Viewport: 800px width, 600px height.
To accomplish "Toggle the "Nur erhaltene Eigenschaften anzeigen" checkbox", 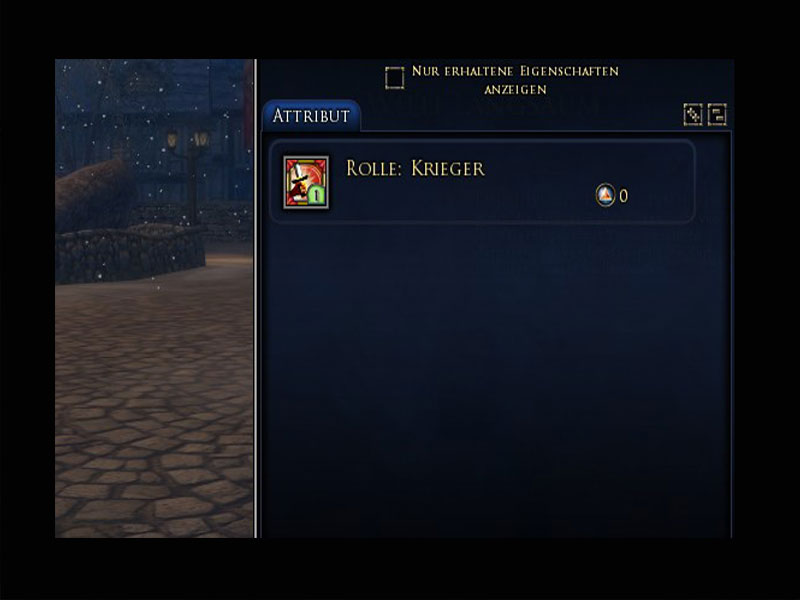I will tap(395, 78).
